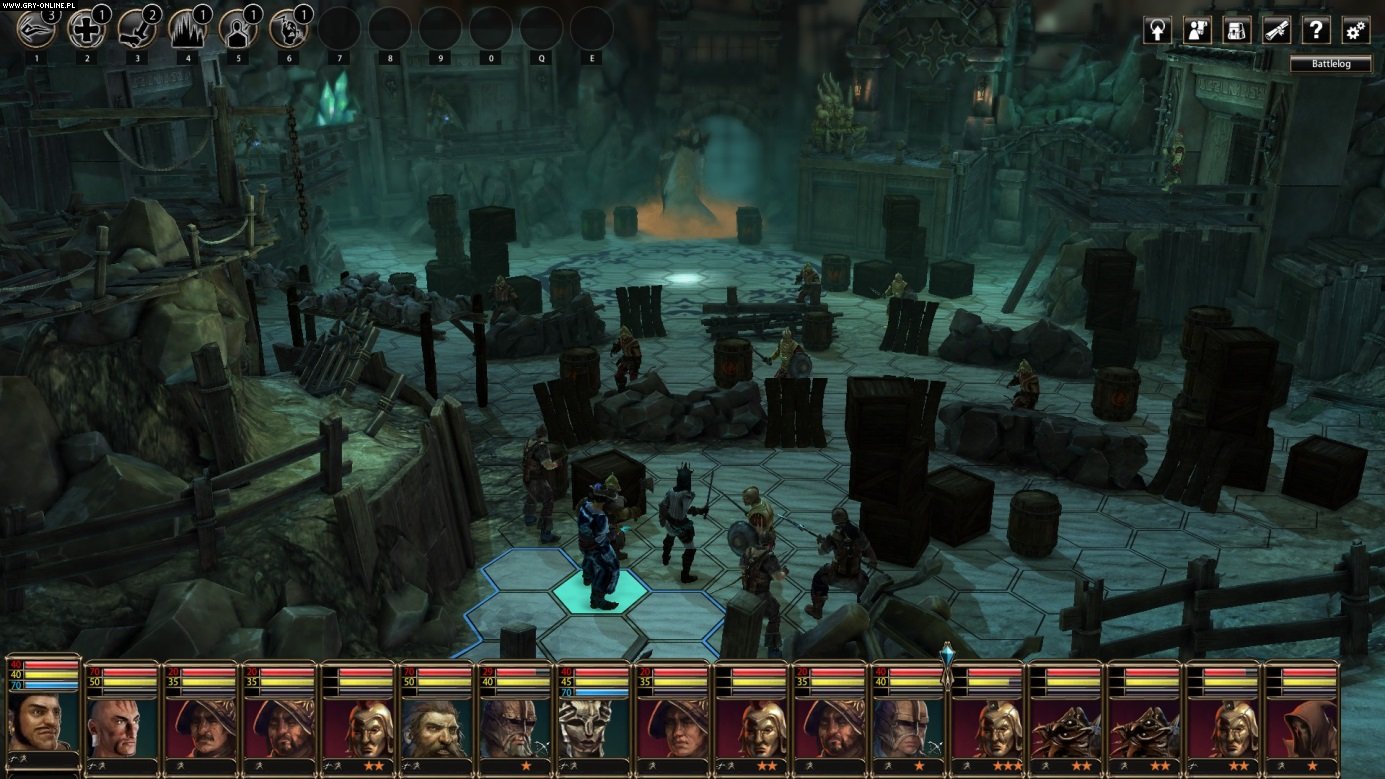Screen dimensions: 1385x779
Task: Cast the lightning fist ability
Action: (288, 28)
